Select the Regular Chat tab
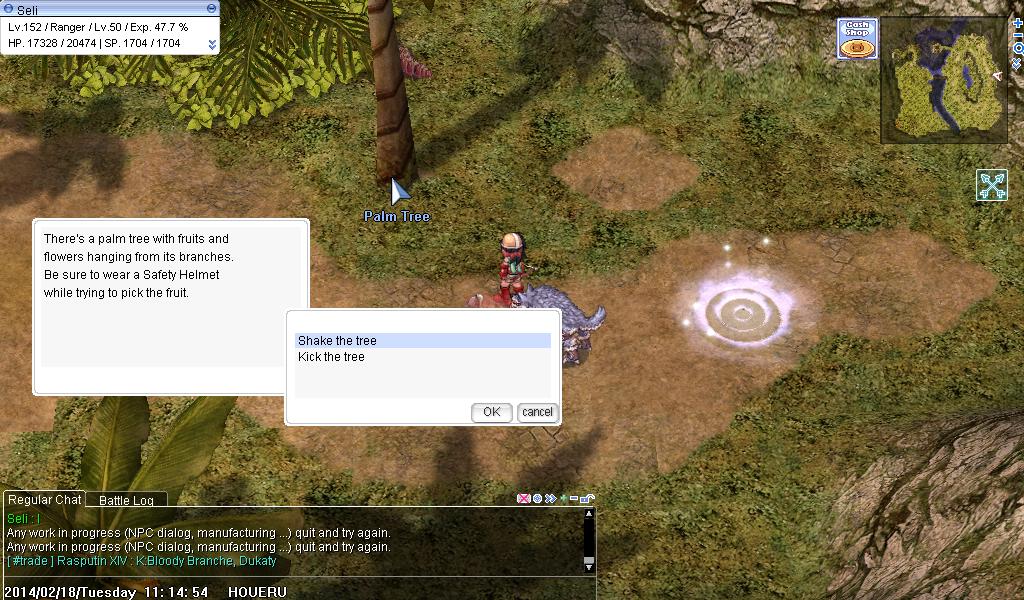This screenshot has width=1024, height=600. point(43,500)
